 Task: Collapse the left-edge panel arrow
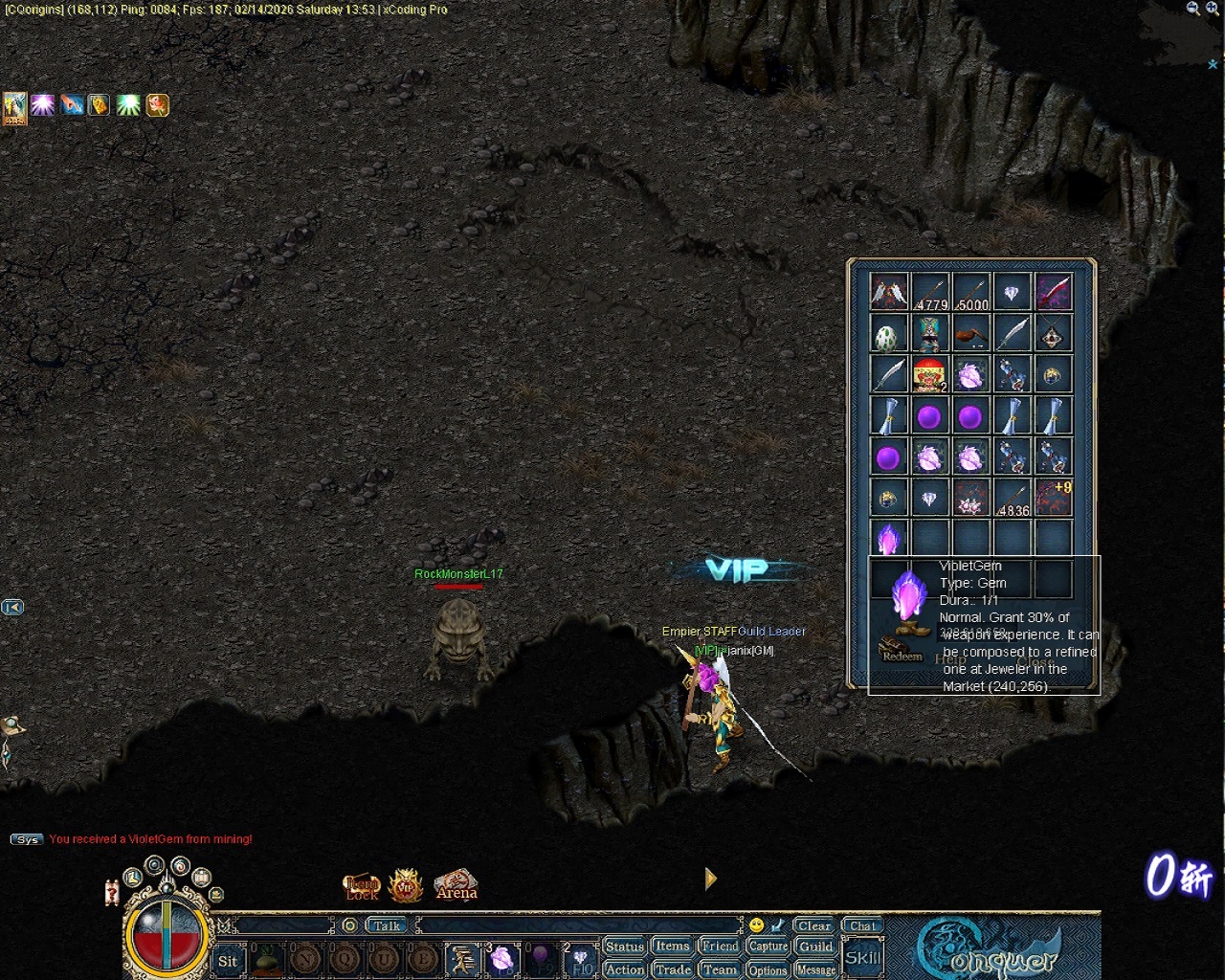(x=12, y=606)
